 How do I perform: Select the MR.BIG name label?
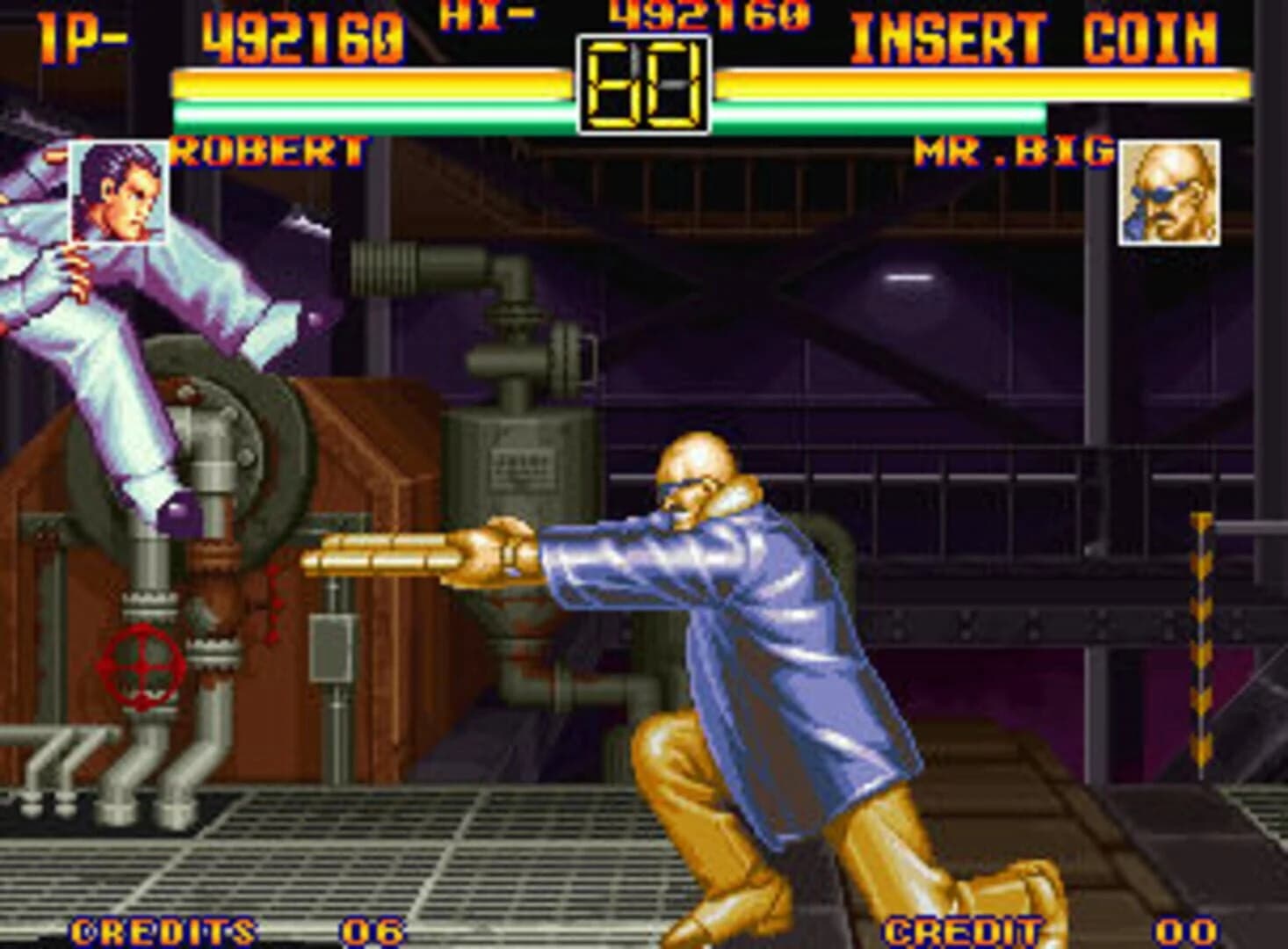1010,149
